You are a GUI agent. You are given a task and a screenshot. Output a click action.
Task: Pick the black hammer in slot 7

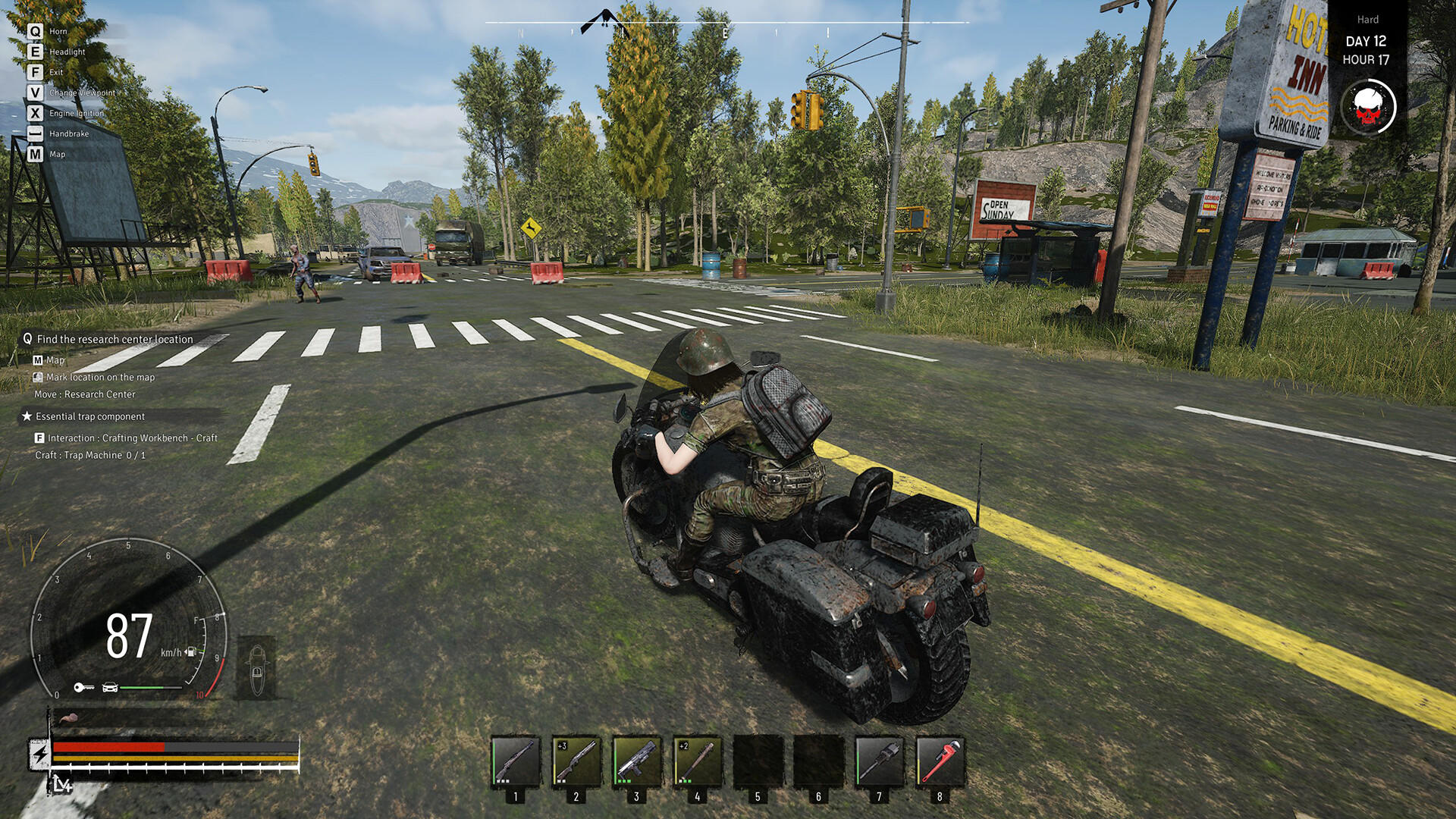click(x=880, y=761)
